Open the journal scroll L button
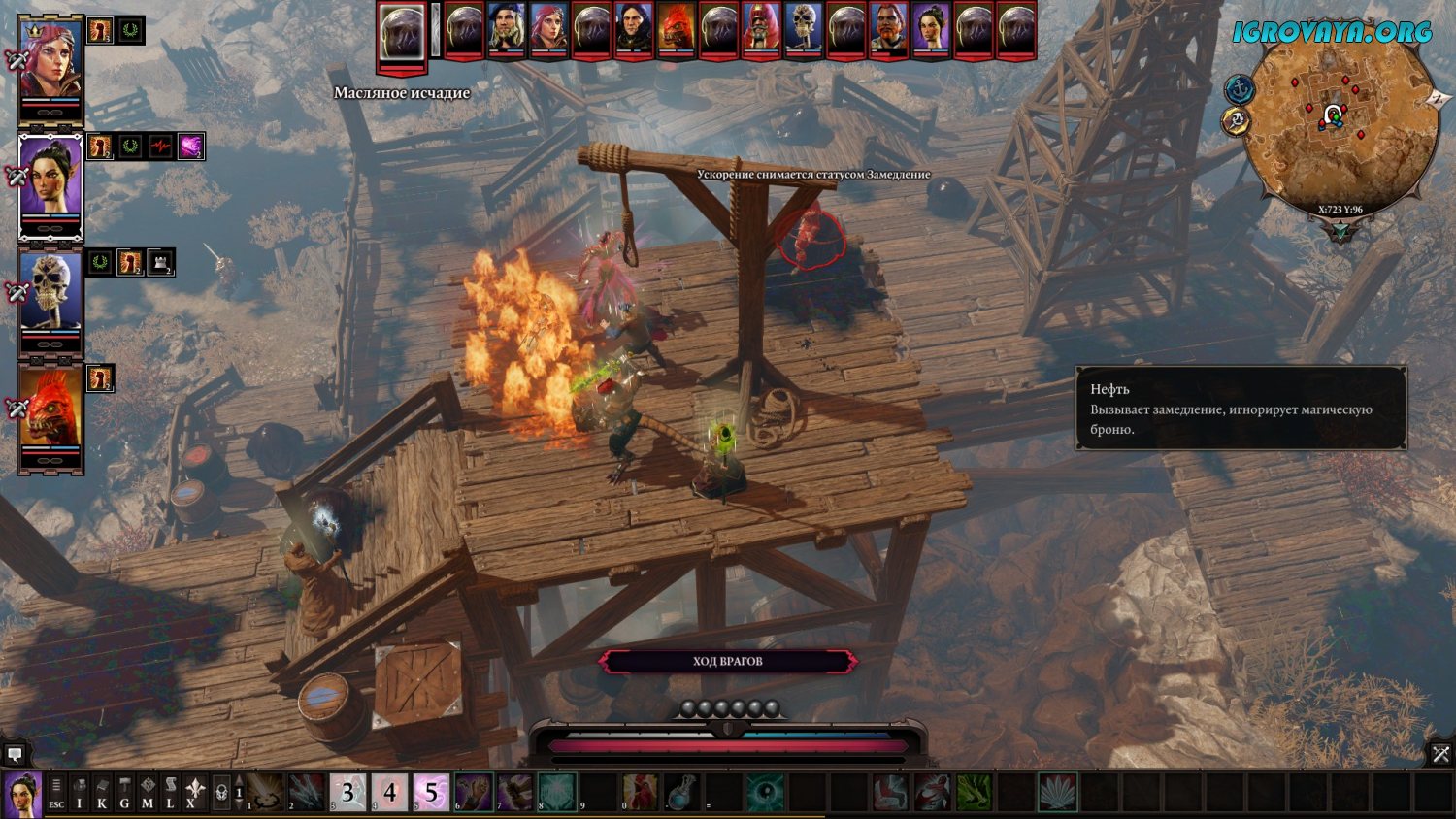 [x=170, y=793]
